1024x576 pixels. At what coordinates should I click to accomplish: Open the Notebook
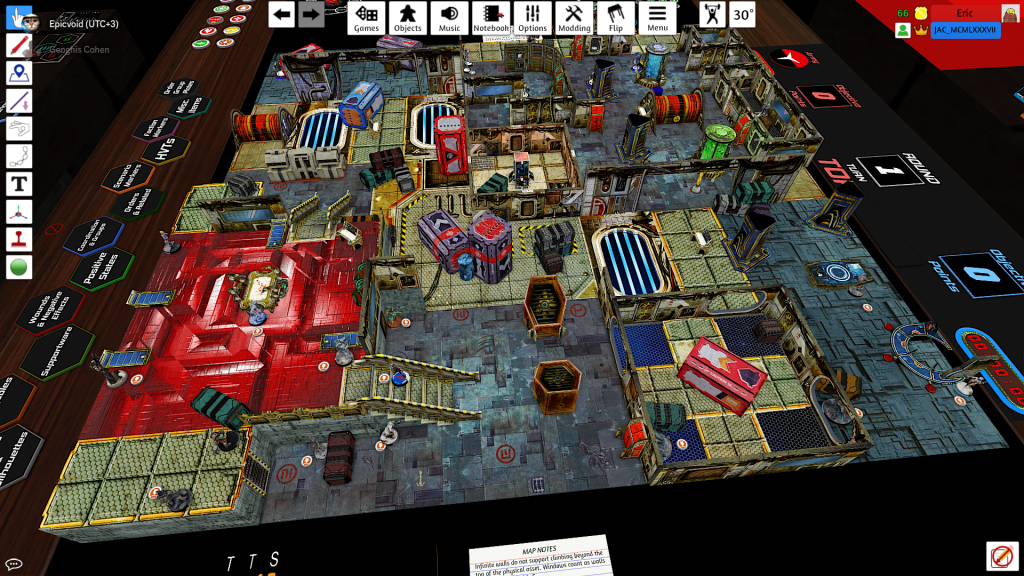click(x=491, y=17)
